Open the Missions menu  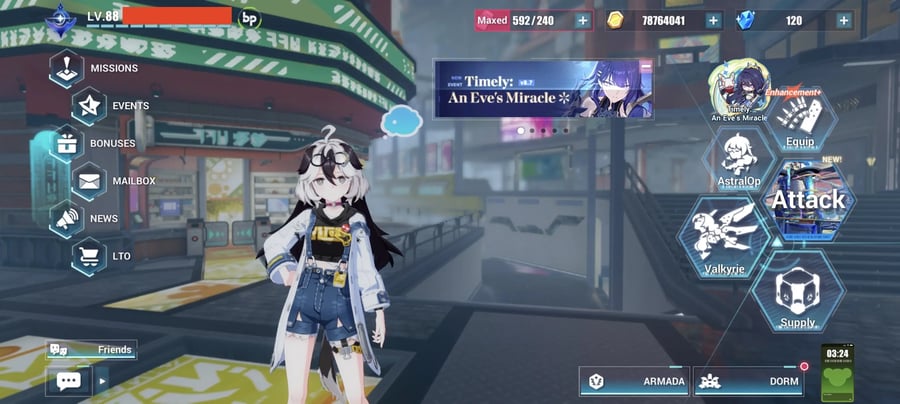pos(95,69)
